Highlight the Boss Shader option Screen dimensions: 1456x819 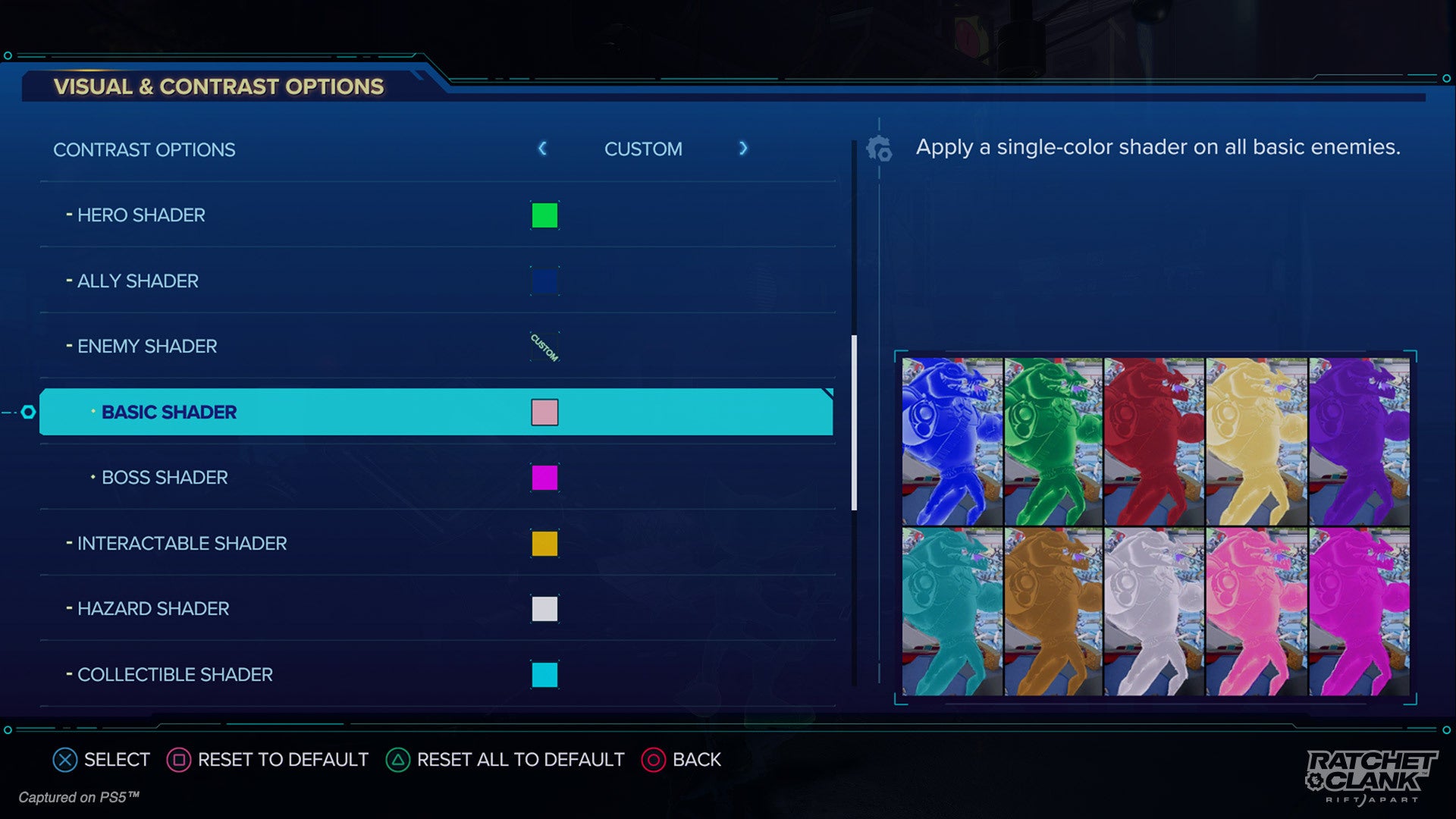click(164, 478)
